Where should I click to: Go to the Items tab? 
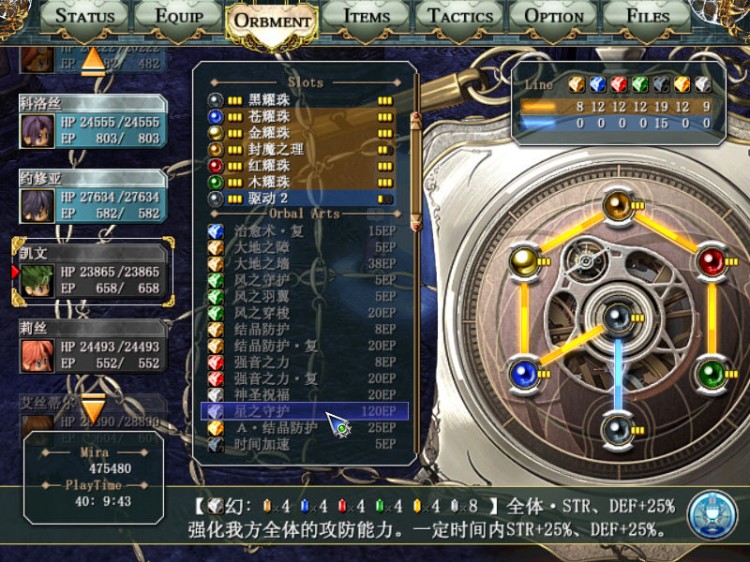tap(366, 17)
